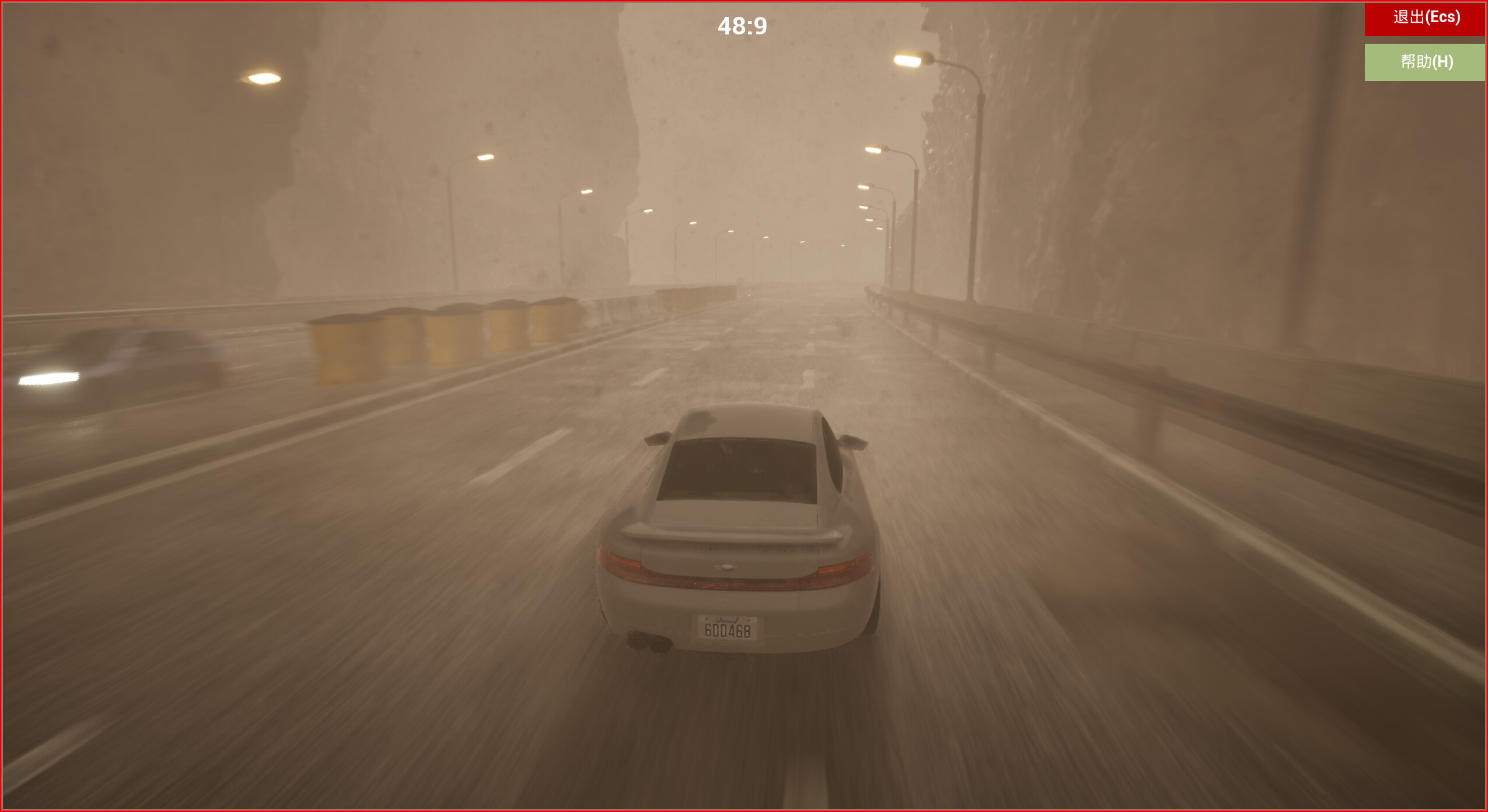Click the 48:9 timer at top center
The image size is (1488, 812).
[745, 24]
